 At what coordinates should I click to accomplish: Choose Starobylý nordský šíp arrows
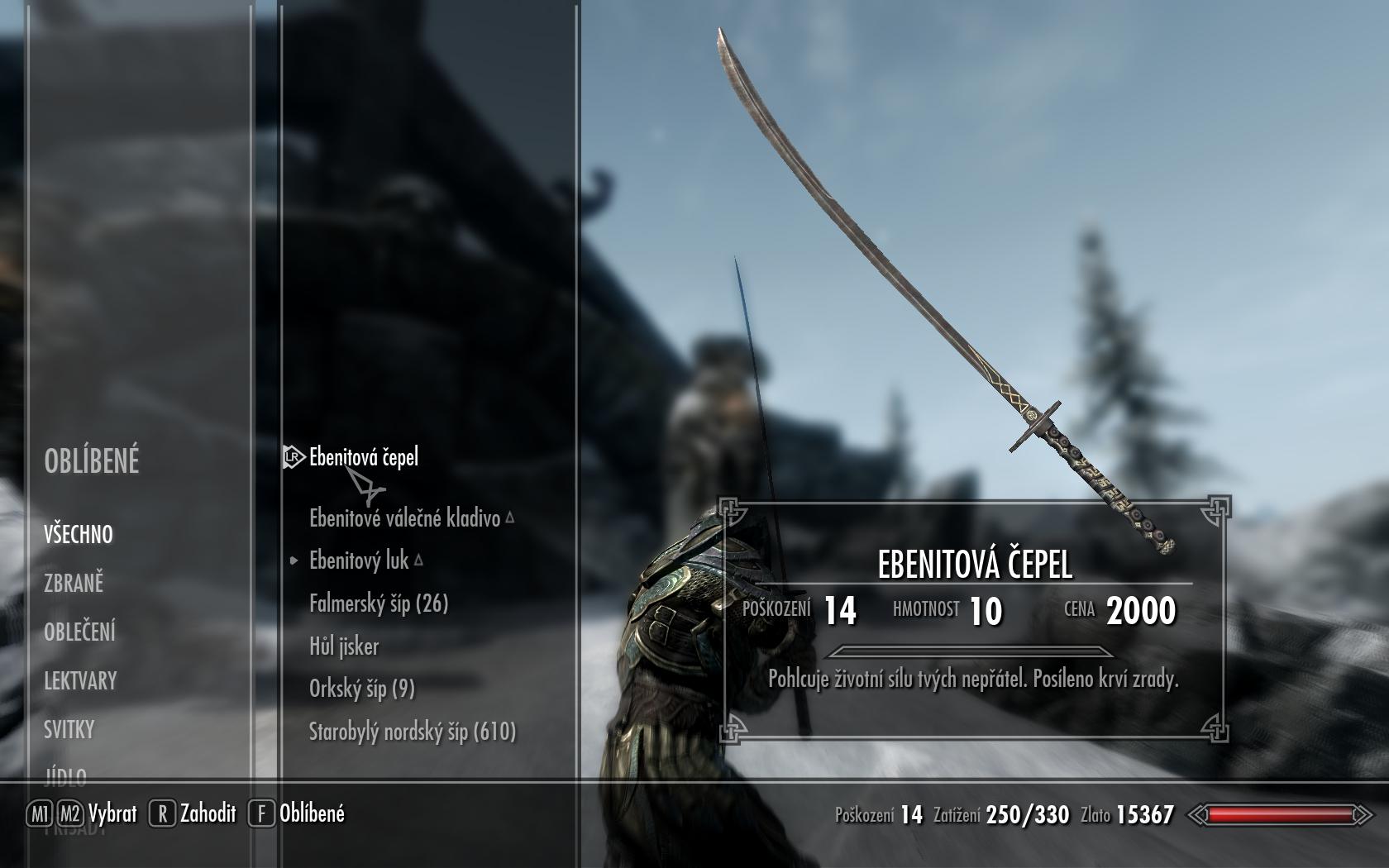tap(412, 732)
